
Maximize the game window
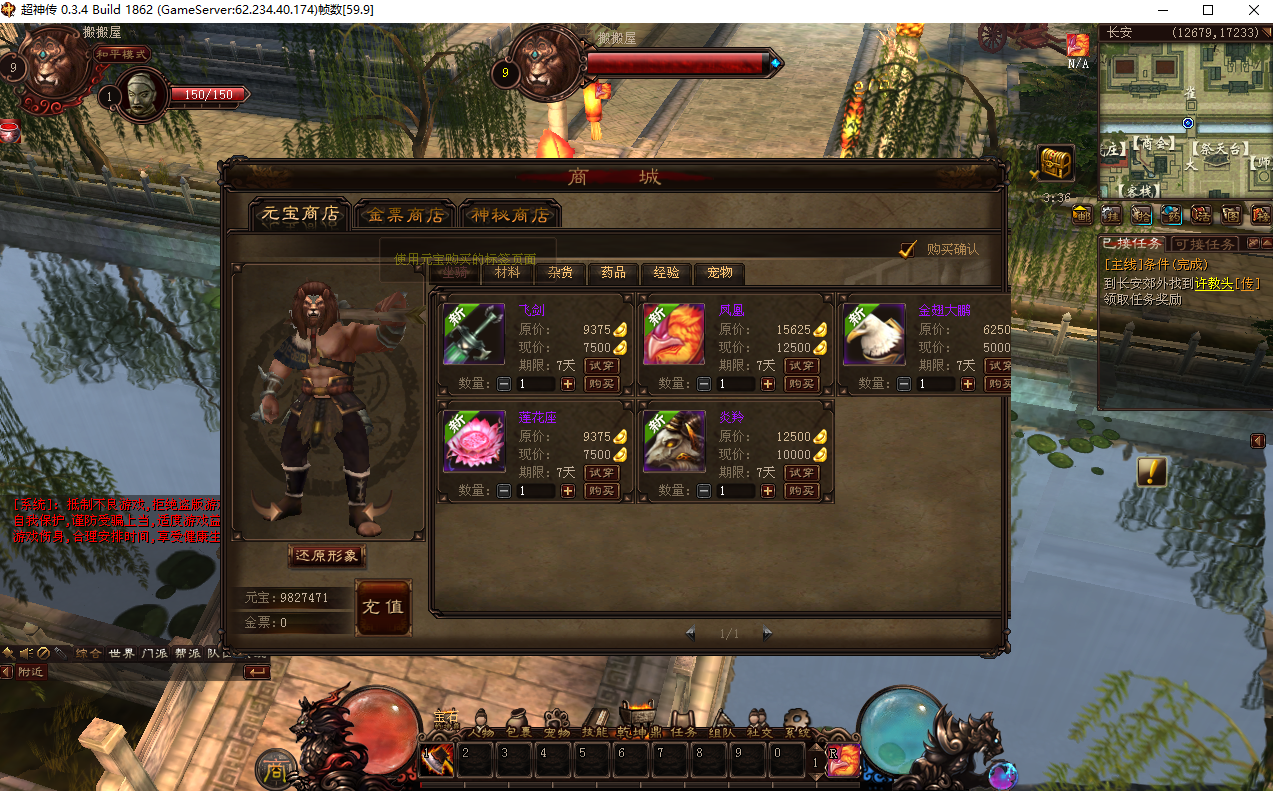tap(1208, 10)
